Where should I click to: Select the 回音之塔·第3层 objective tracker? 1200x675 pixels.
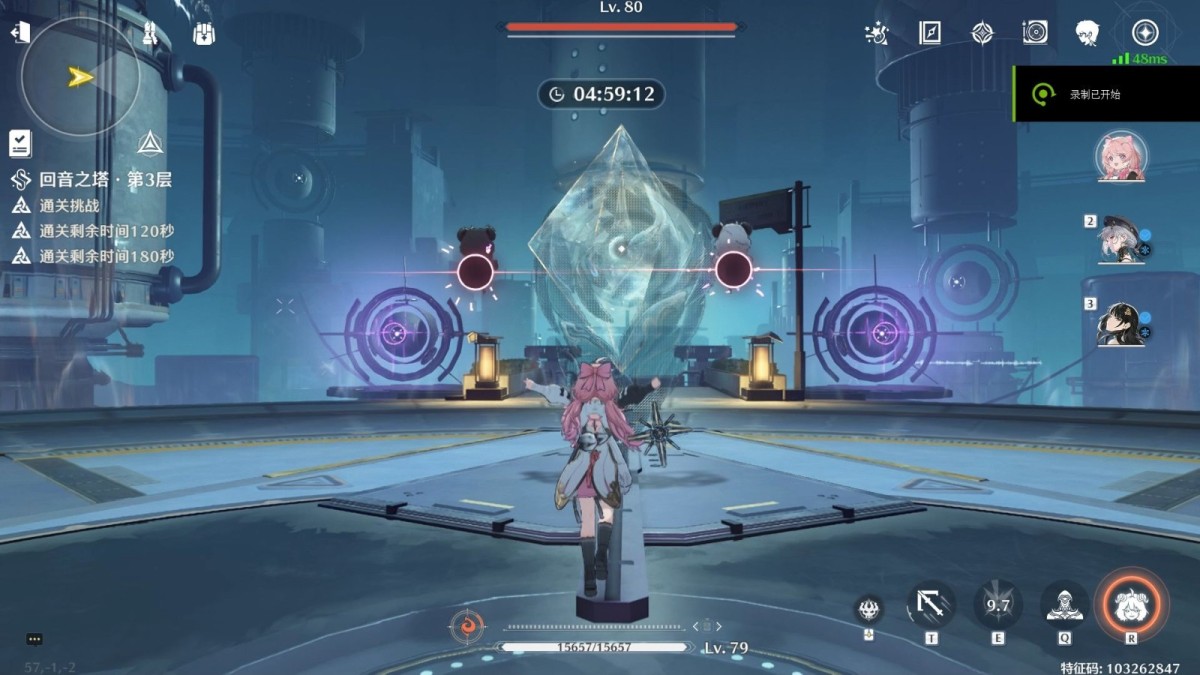click(105, 180)
